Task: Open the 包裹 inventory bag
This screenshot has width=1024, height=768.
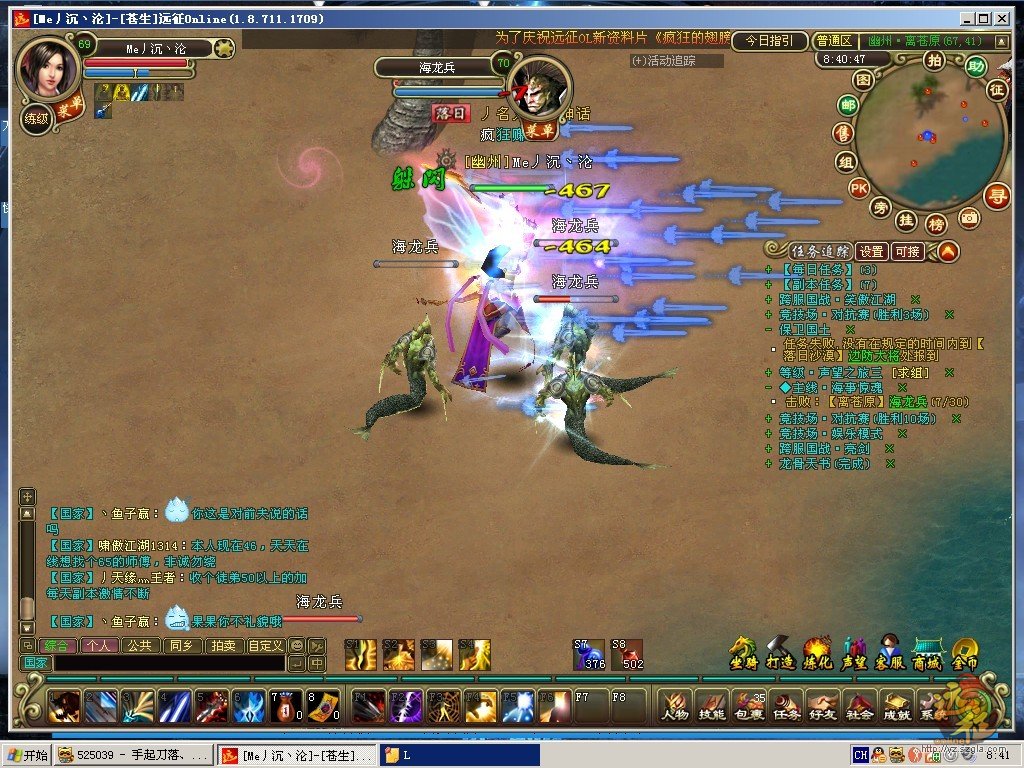Action: [x=748, y=705]
